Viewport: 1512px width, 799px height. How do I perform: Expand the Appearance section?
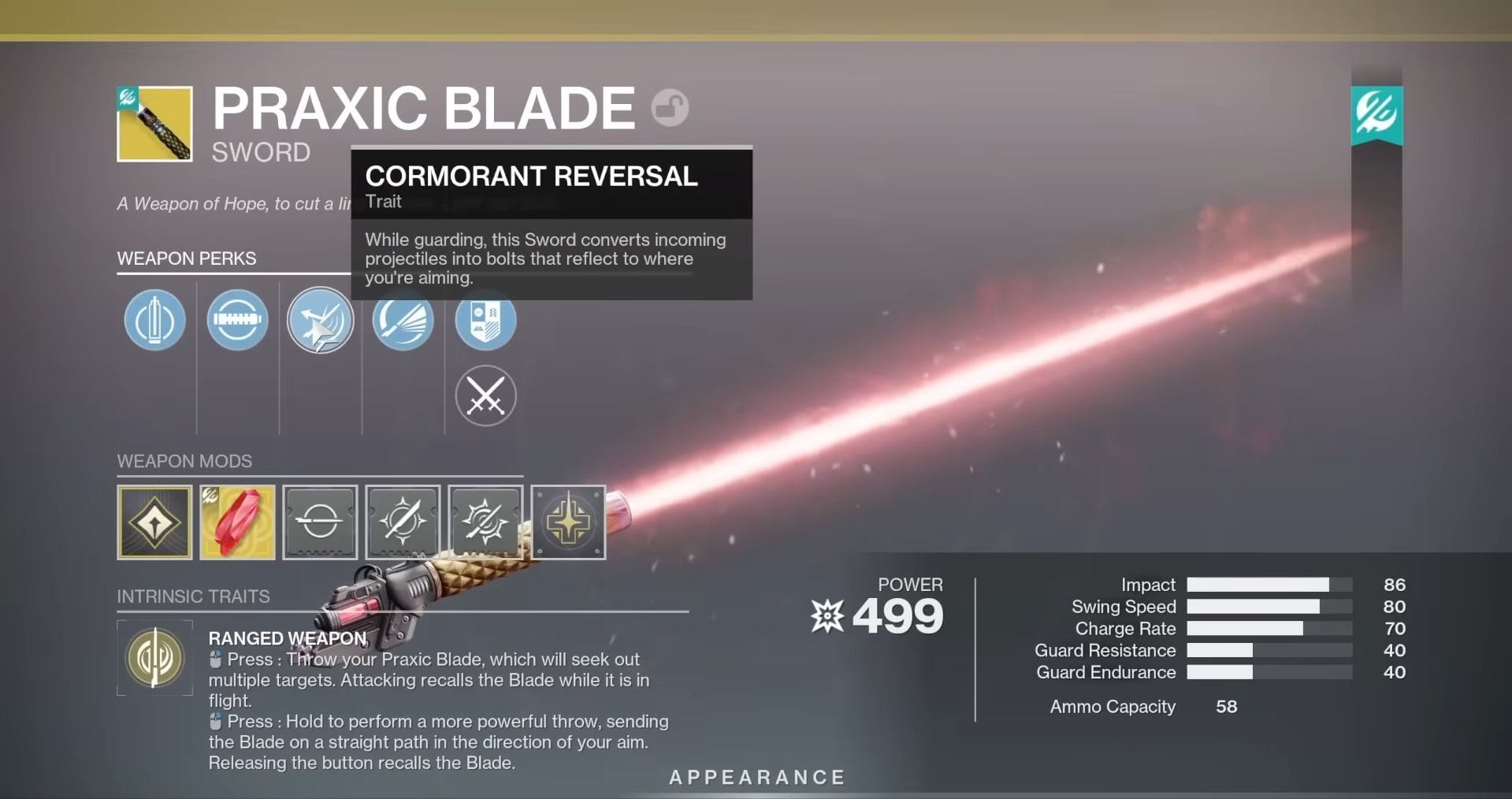756,776
